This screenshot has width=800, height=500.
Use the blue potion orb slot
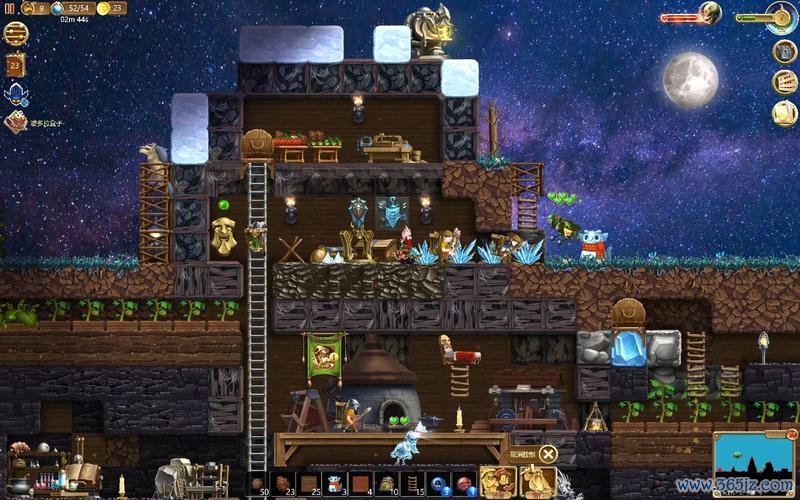[438, 484]
